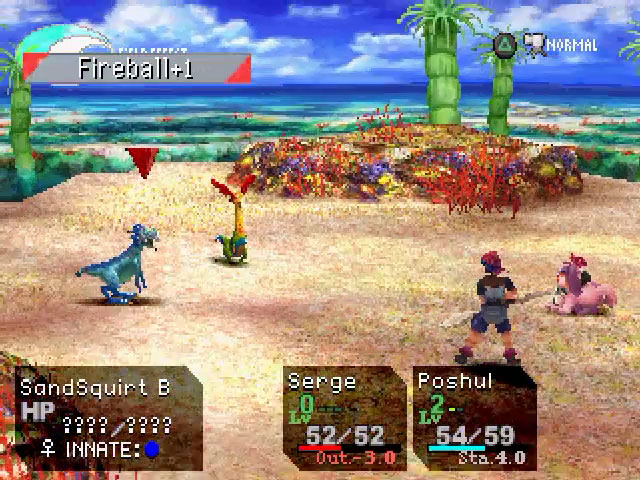The image size is (640, 480).
Task: Select Serge's status panel
Action: point(341,418)
